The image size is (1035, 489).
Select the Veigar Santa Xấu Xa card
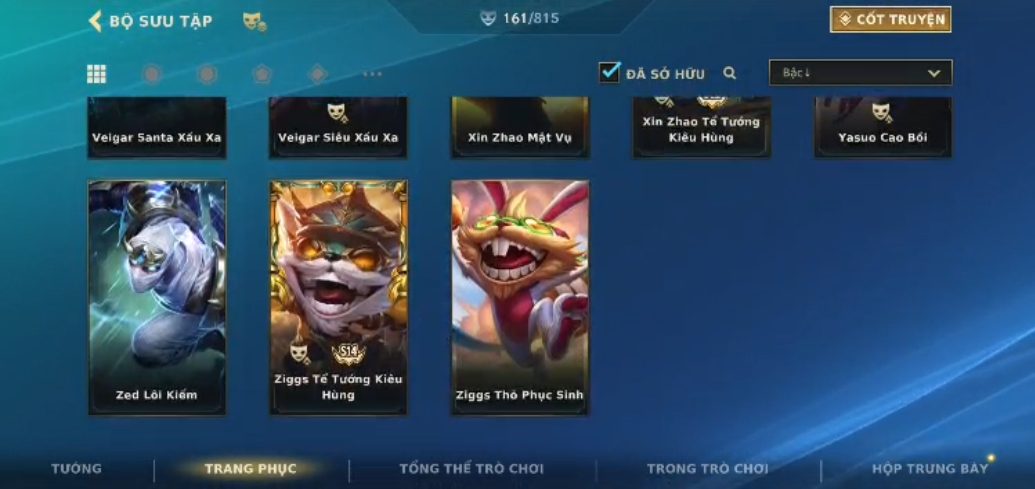157,128
